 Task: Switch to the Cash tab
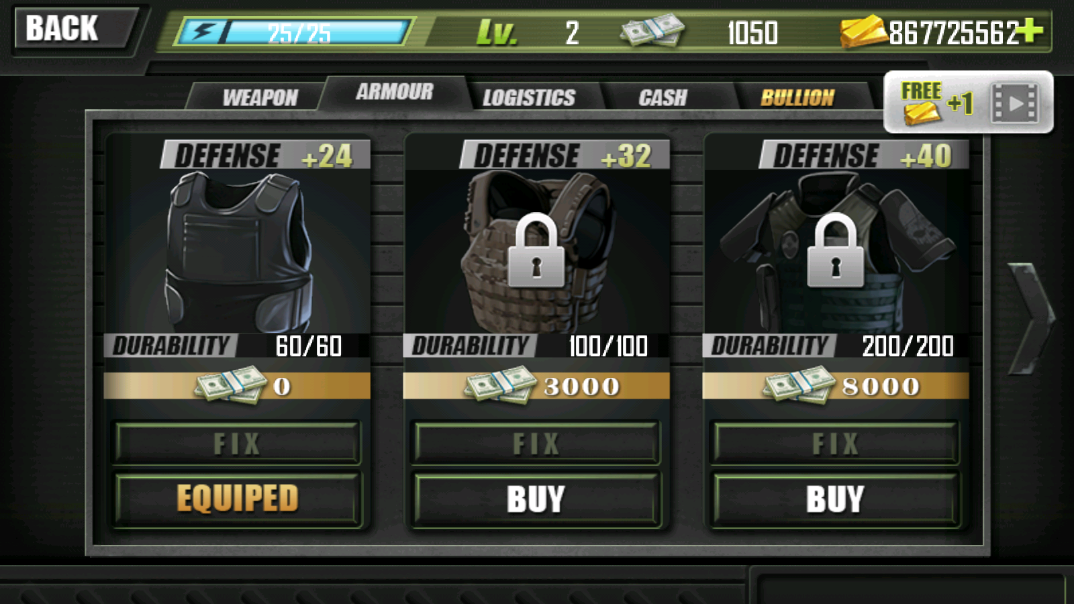click(662, 97)
